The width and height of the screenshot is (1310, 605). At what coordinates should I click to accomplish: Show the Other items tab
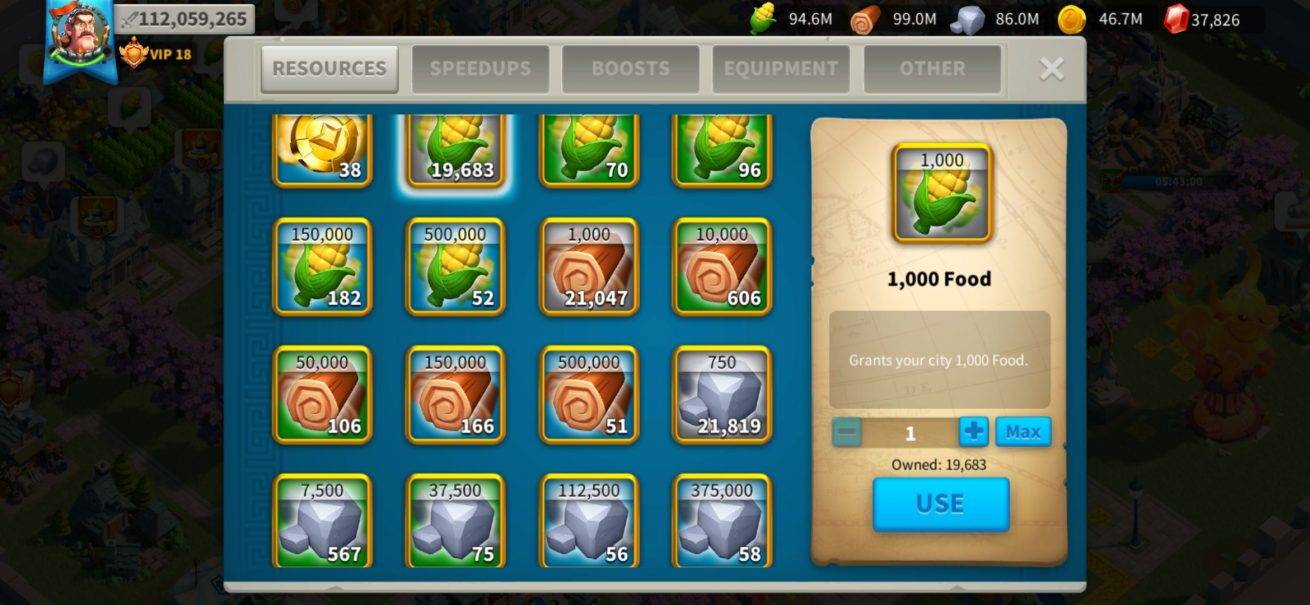tap(932, 69)
